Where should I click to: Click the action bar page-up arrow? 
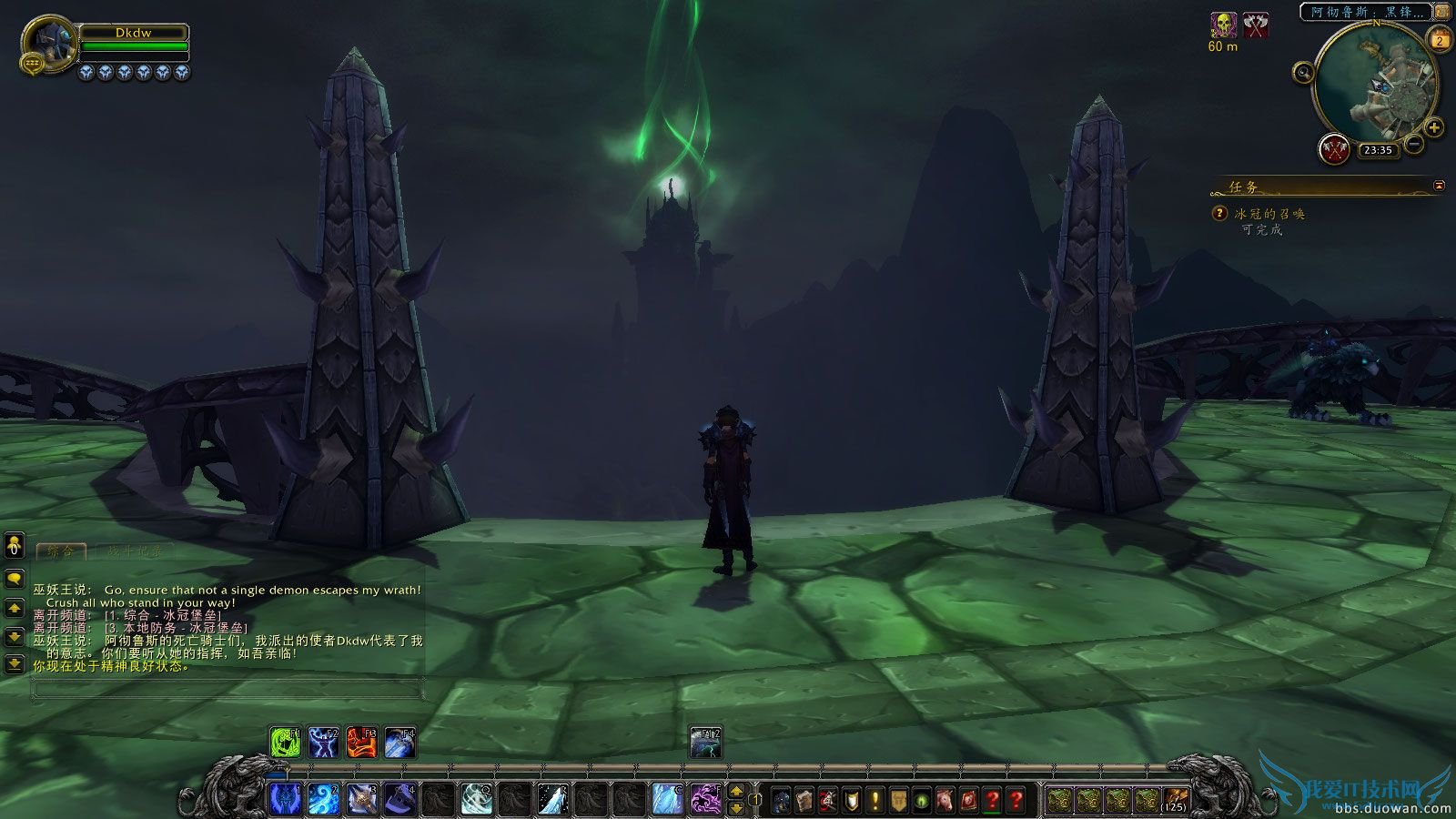(x=735, y=792)
